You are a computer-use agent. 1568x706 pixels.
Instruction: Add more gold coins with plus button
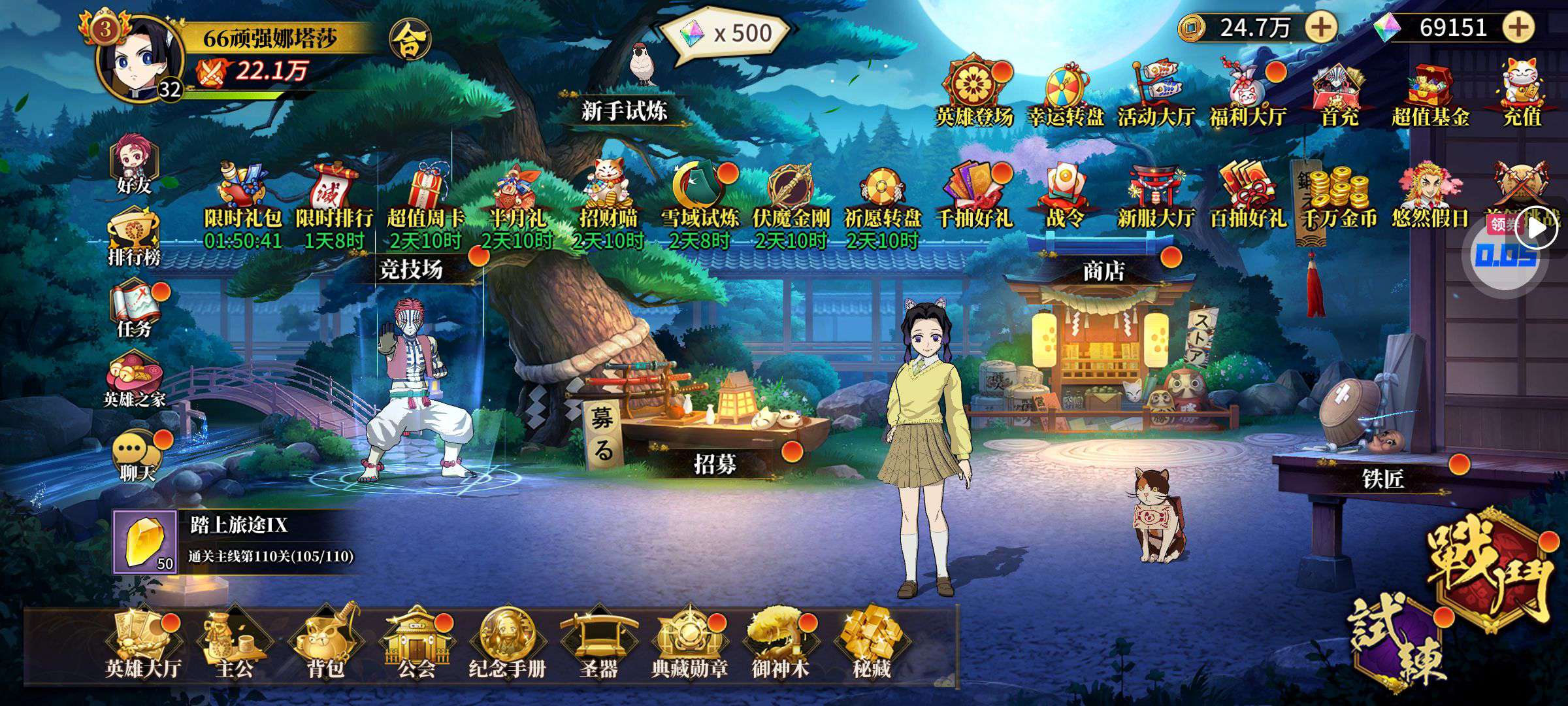click(x=1321, y=27)
